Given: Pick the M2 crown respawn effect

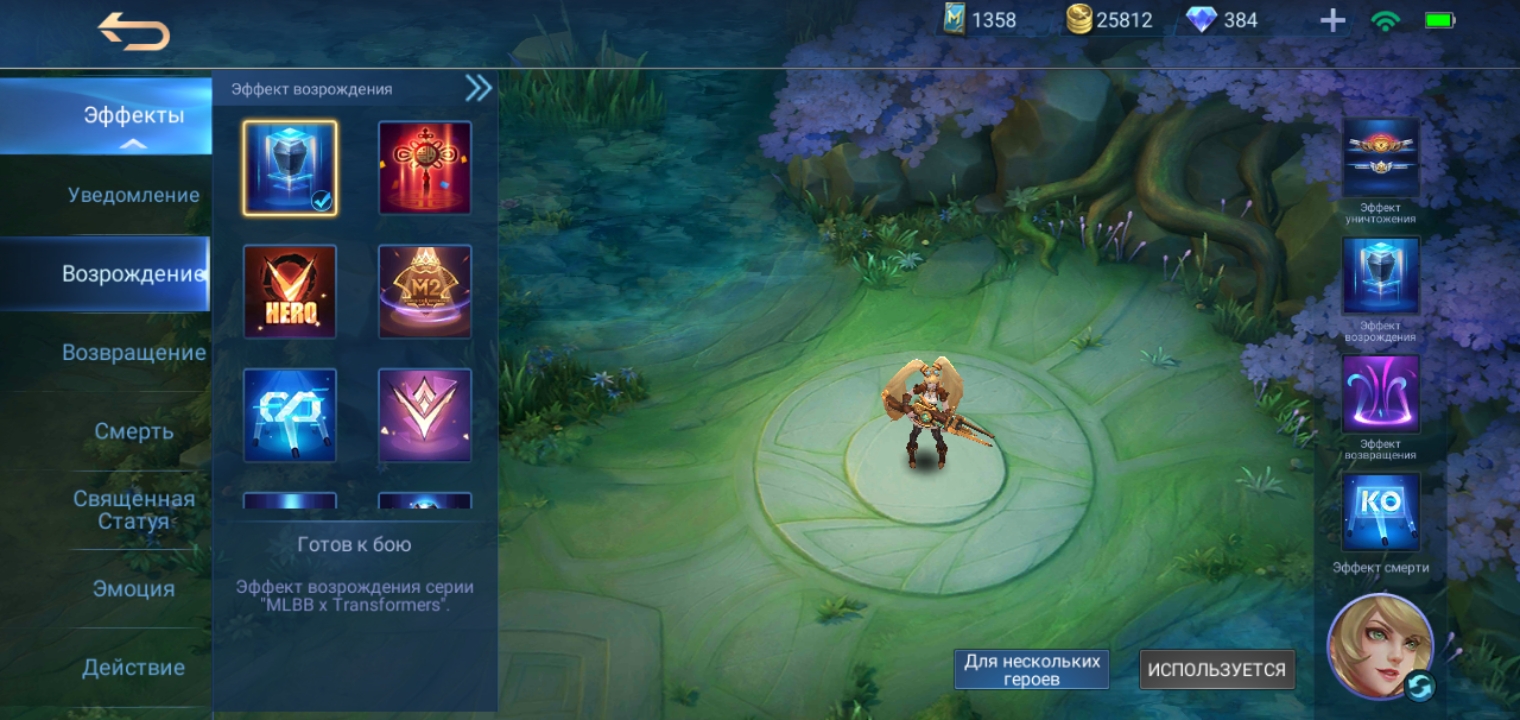Looking at the screenshot, I should coord(424,291).
